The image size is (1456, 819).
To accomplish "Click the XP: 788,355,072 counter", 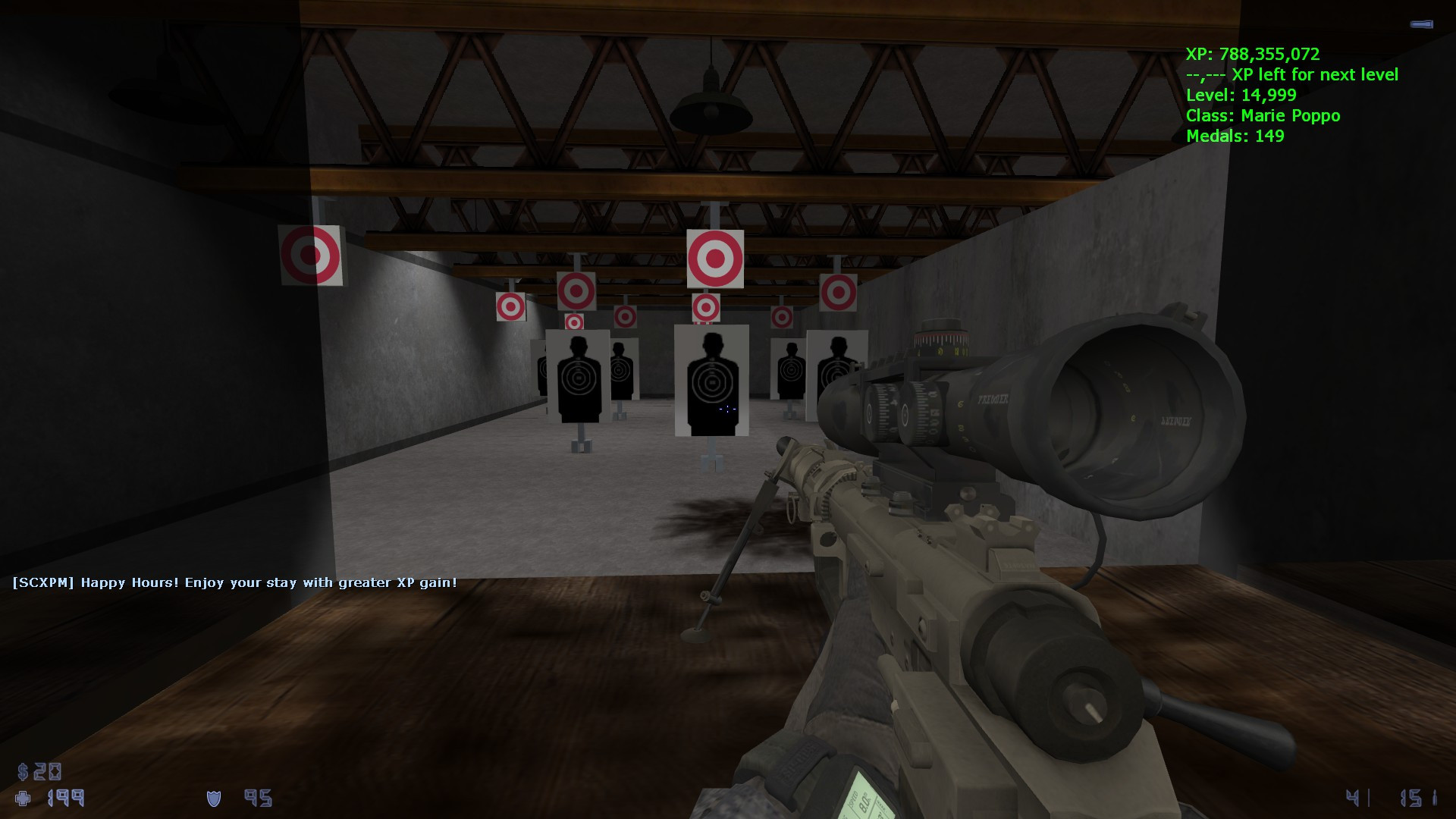I will [x=1251, y=55].
